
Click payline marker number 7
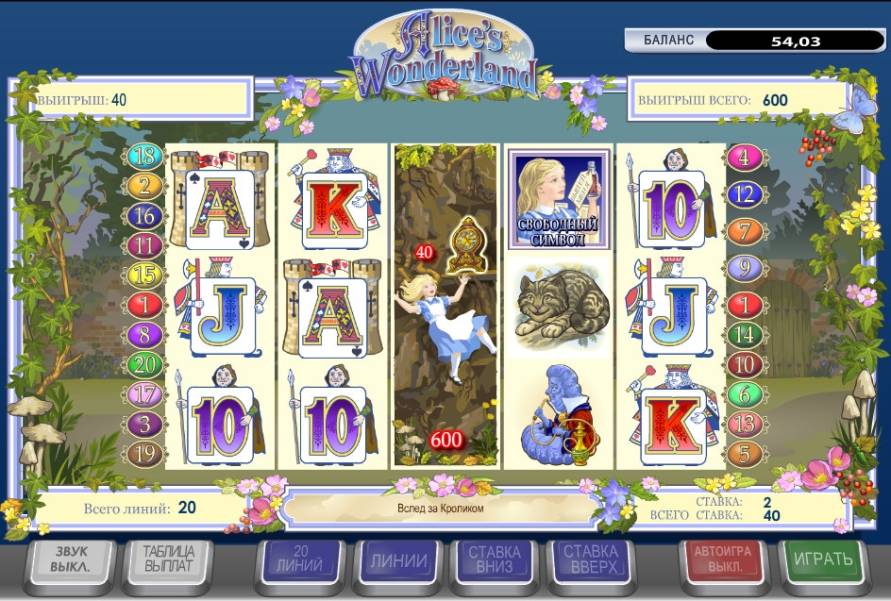coord(743,231)
